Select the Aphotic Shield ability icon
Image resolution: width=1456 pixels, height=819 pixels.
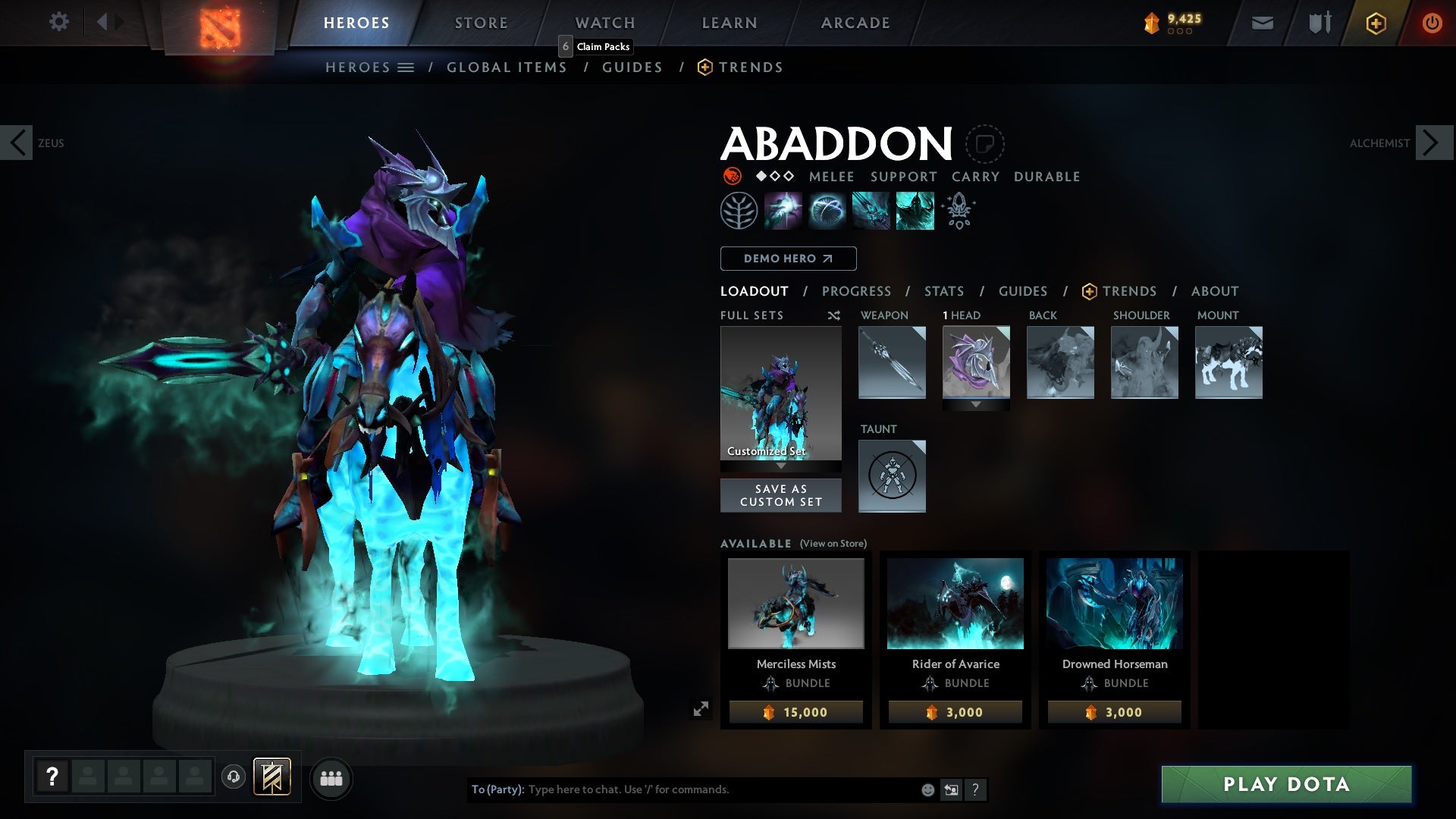828,210
